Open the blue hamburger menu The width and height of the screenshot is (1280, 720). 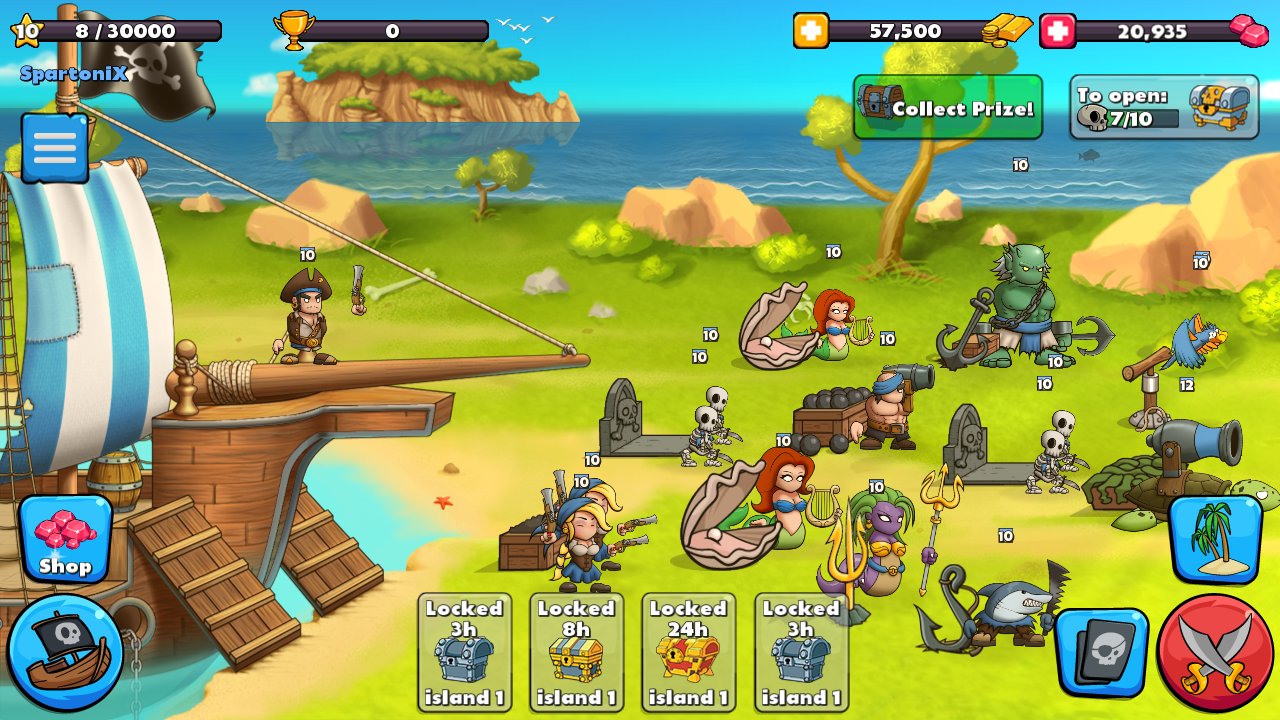(x=55, y=148)
